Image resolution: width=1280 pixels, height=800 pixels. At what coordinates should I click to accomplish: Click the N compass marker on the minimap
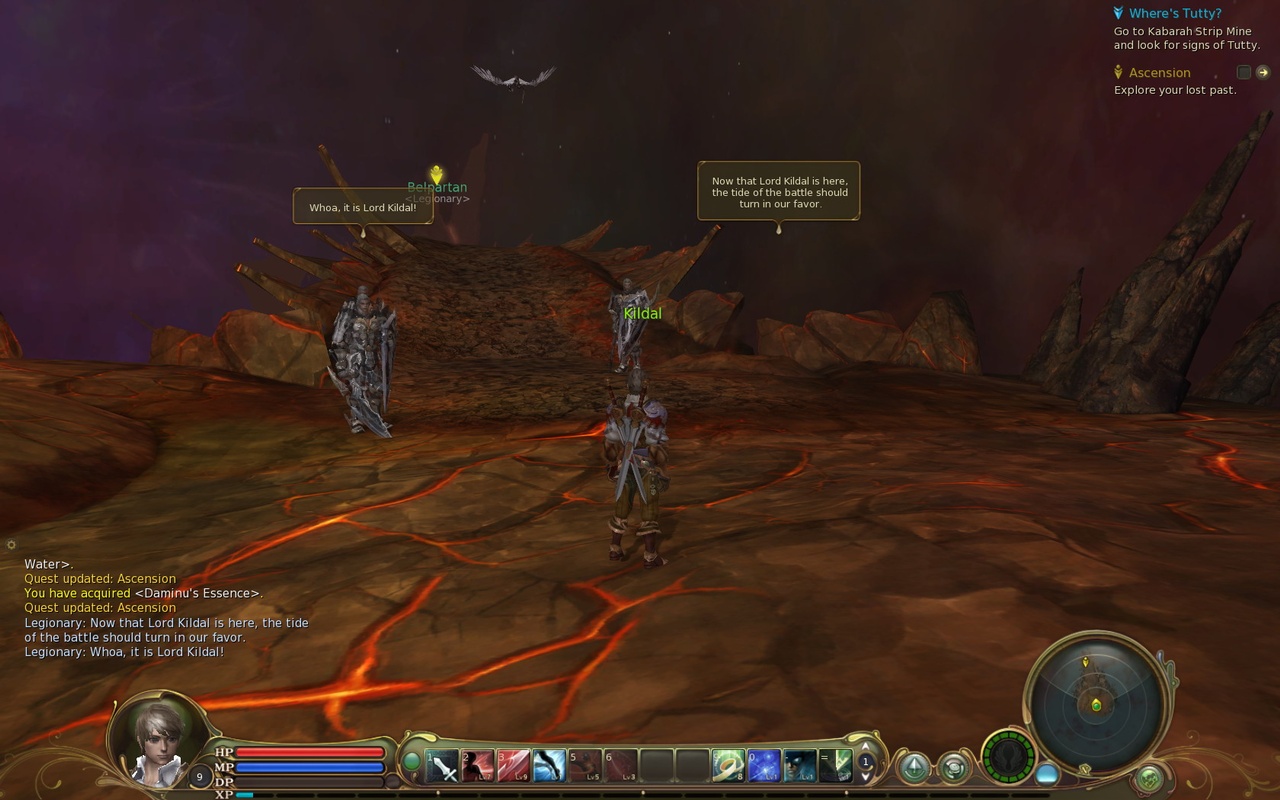[1084, 769]
